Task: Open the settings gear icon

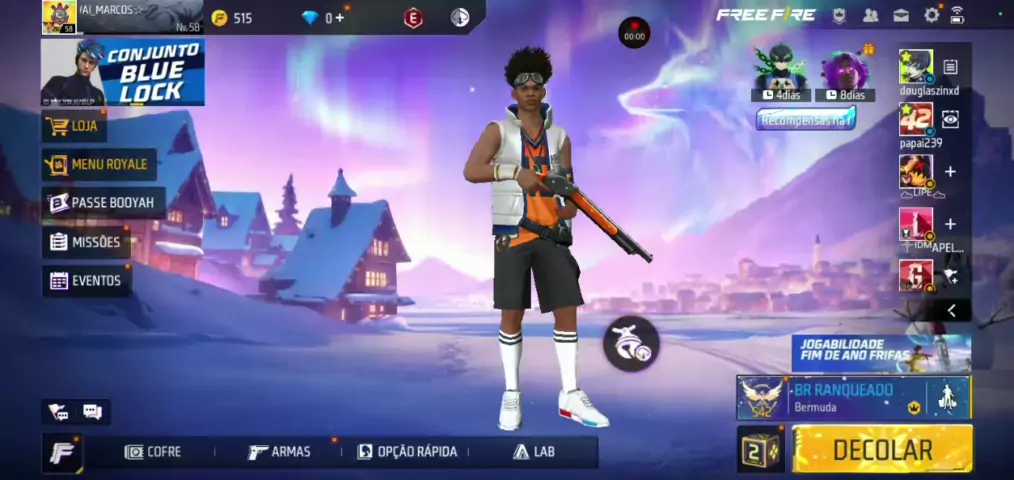Action: pyautogui.click(x=932, y=15)
